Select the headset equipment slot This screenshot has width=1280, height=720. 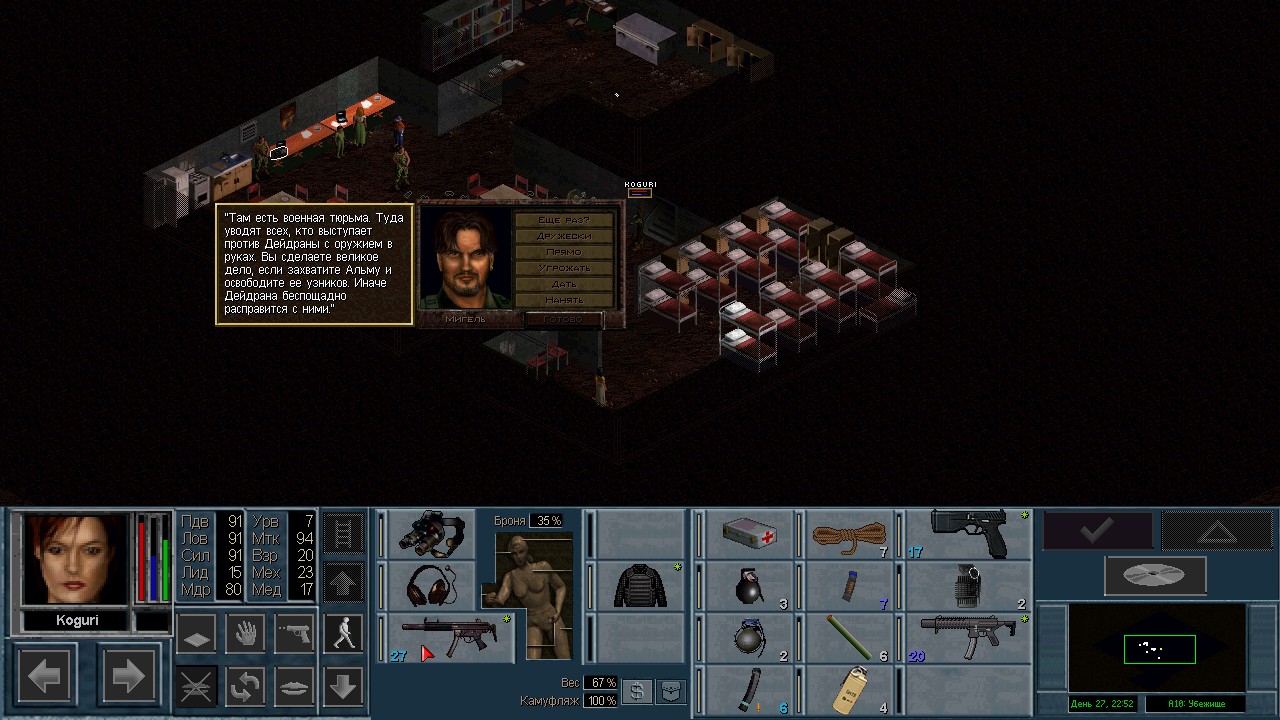(430, 585)
